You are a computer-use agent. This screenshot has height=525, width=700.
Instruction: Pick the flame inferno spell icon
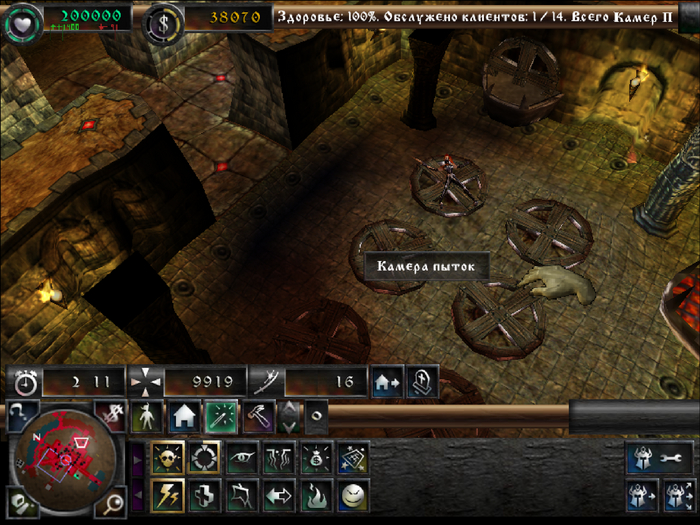click(316, 494)
